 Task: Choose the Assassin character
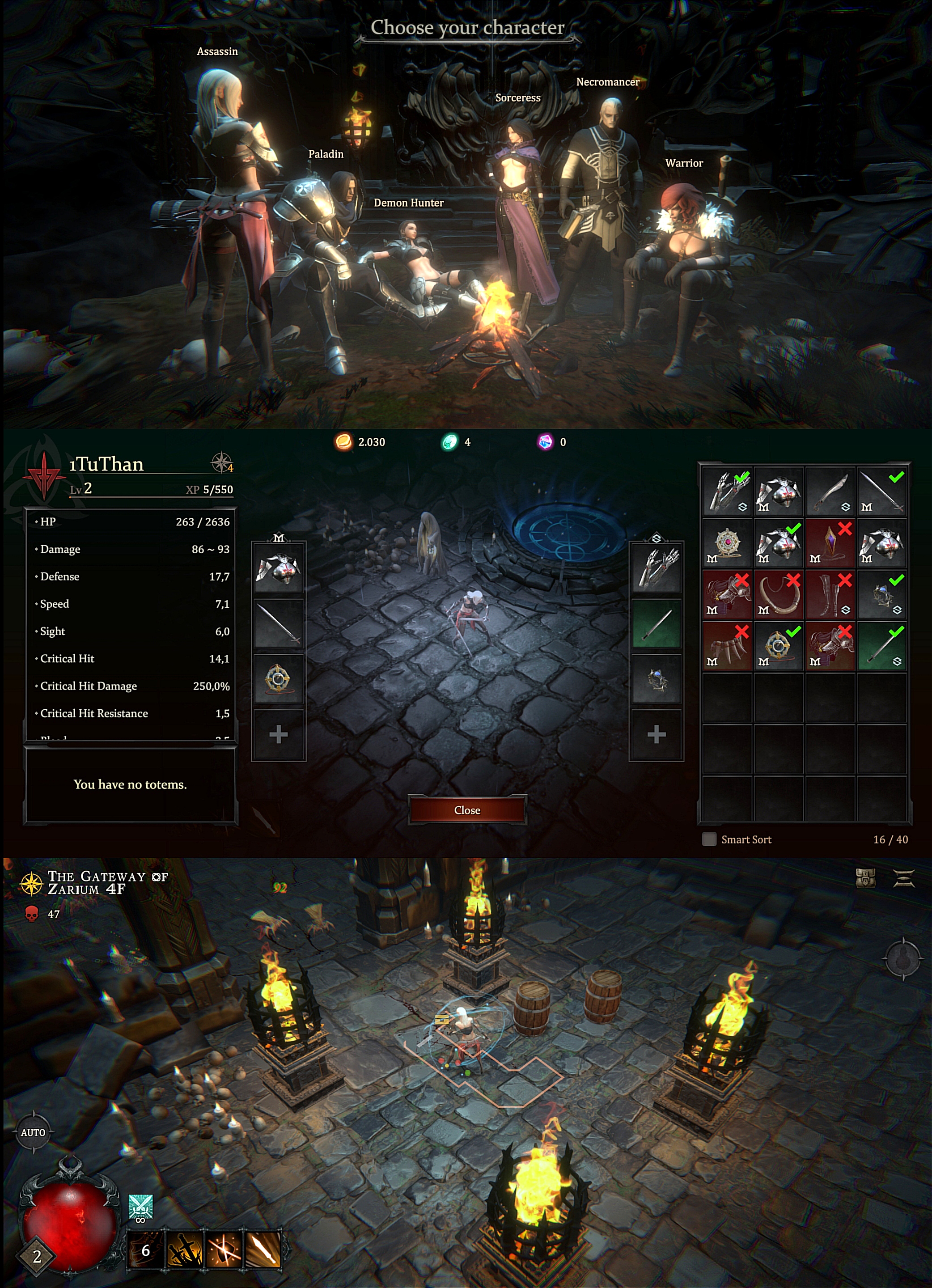coord(227,216)
